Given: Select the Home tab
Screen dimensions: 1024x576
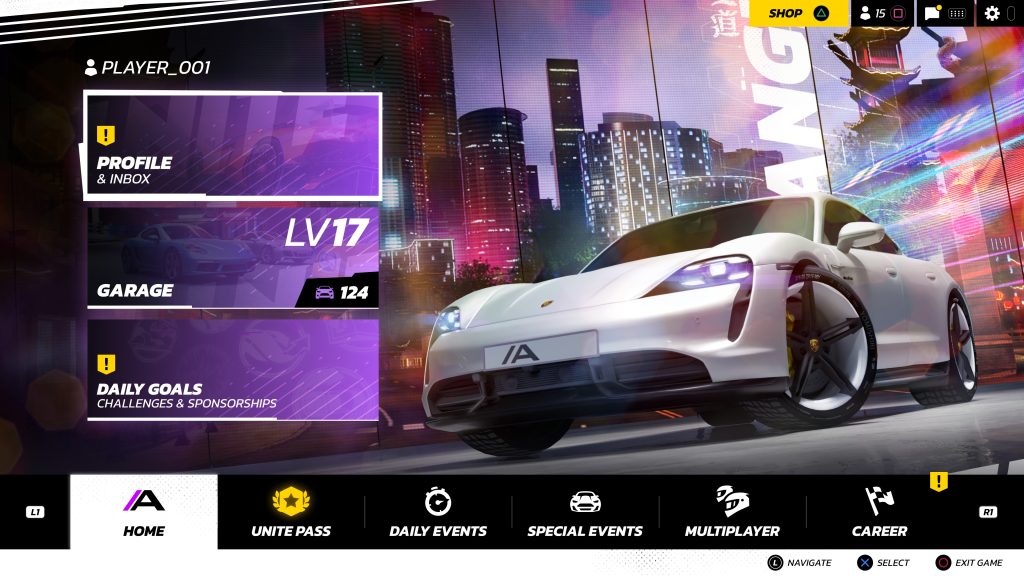Looking at the screenshot, I should [x=143, y=511].
